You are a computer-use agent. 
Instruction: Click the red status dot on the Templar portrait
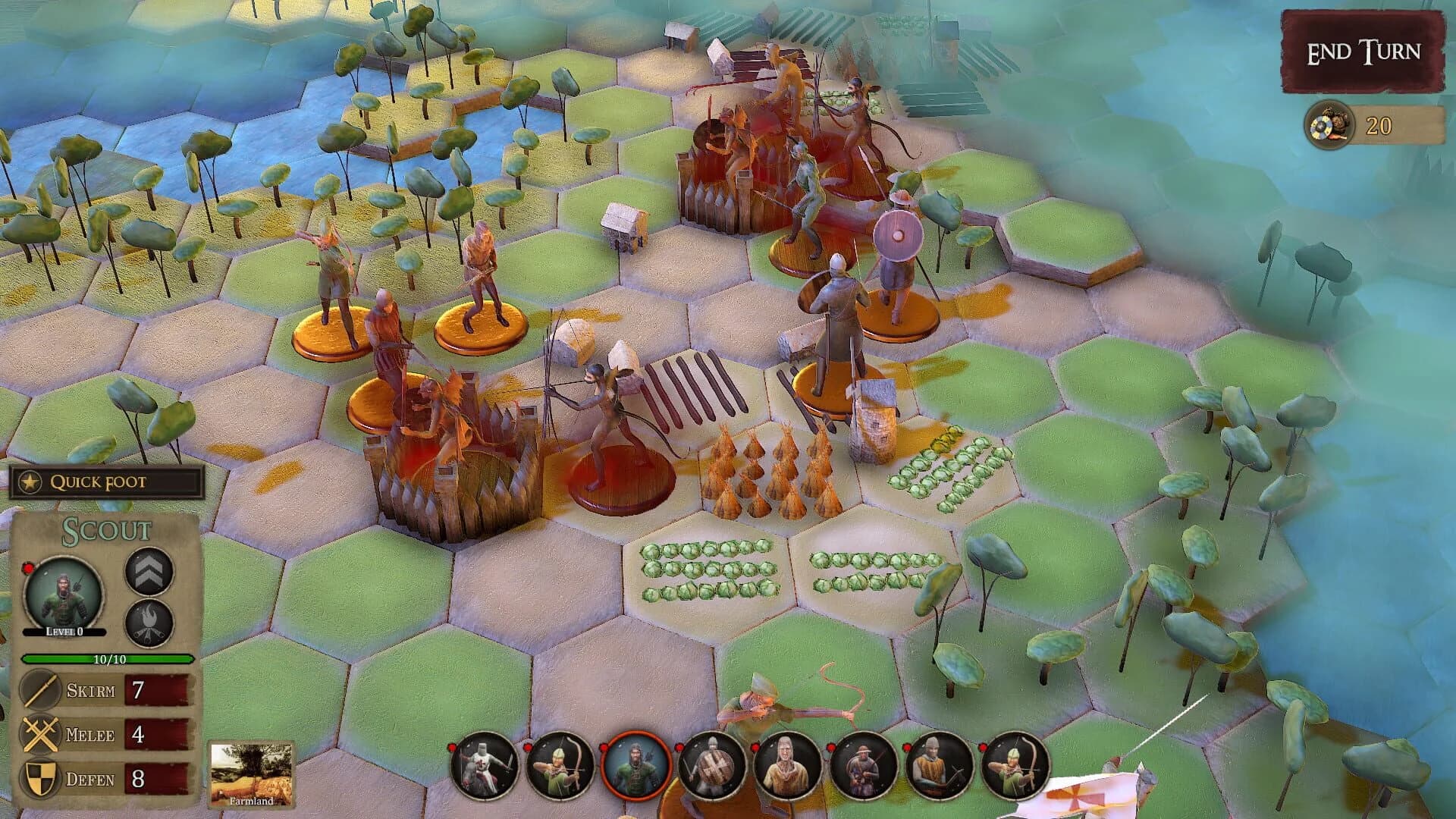point(453,747)
